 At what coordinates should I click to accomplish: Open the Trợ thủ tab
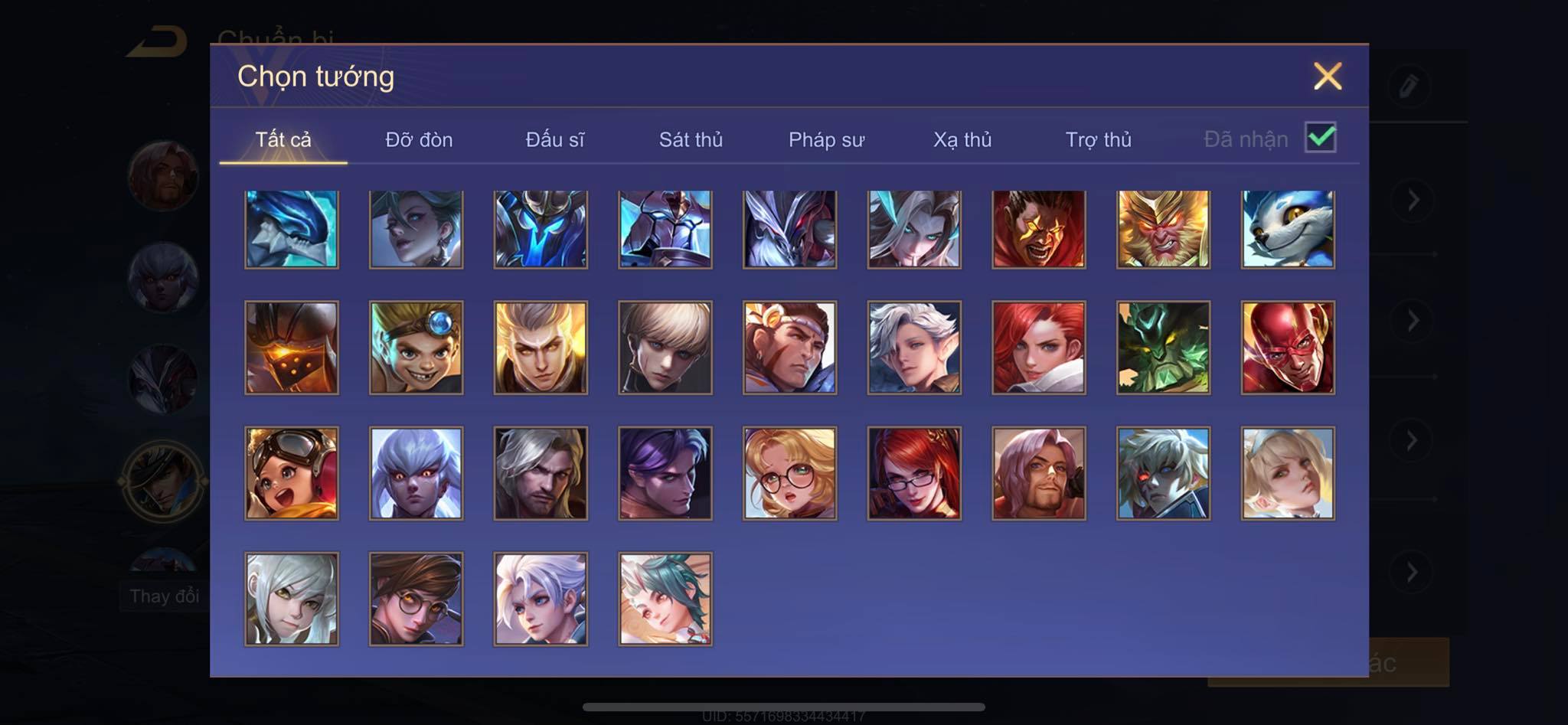(1098, 139)
